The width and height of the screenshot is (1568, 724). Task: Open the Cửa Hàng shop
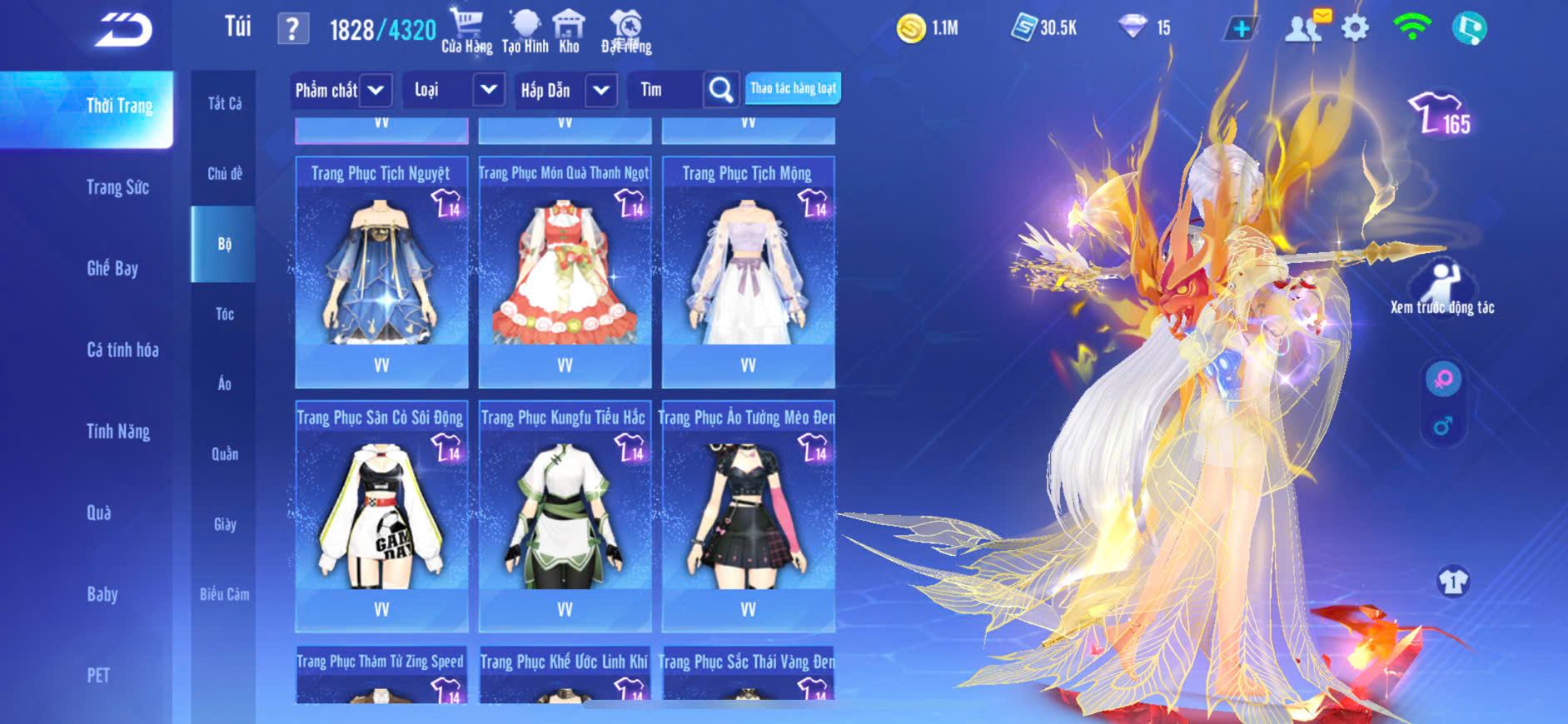coord(466,31)
